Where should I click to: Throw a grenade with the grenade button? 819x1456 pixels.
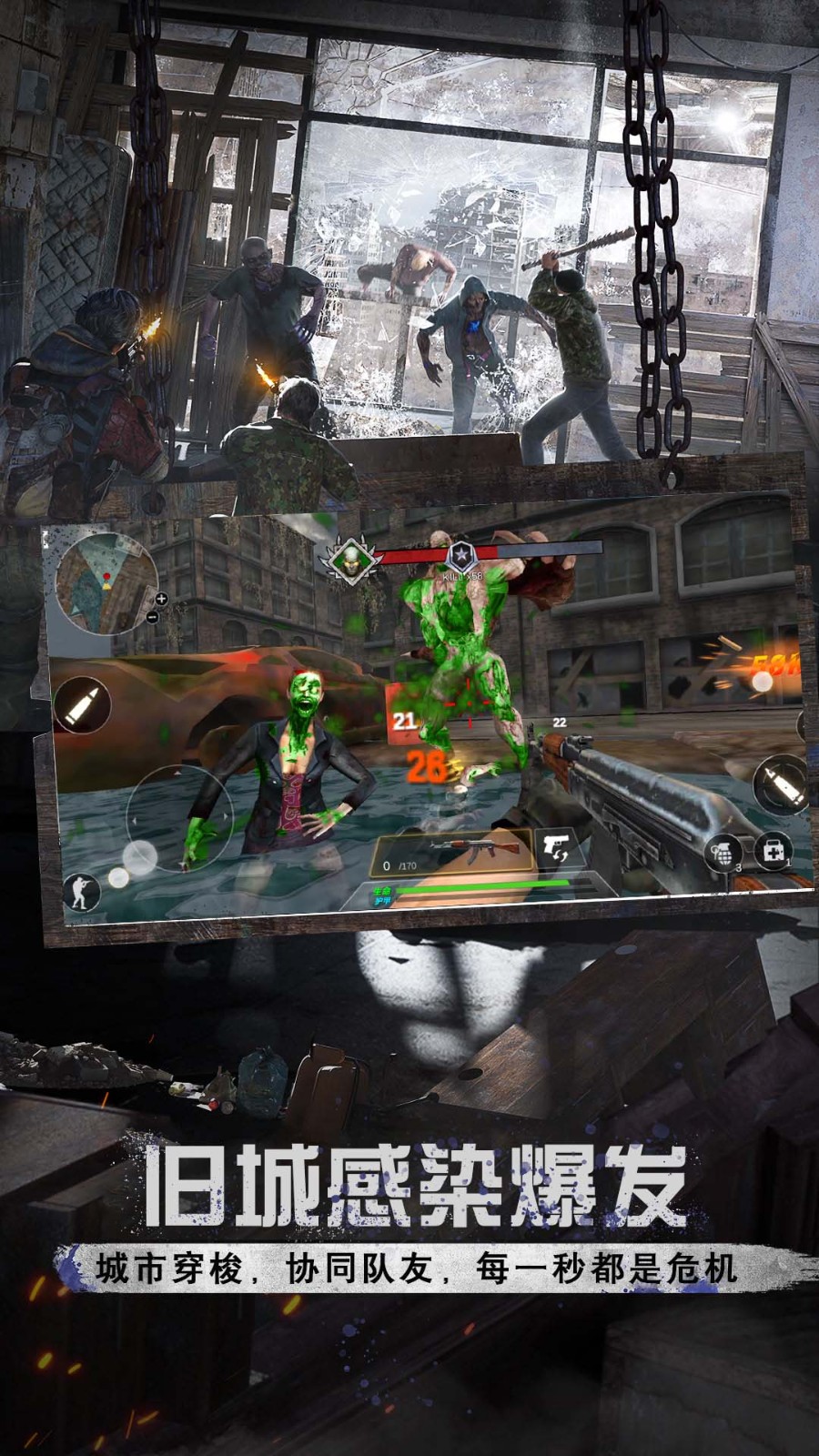click(x=725, y=854)
